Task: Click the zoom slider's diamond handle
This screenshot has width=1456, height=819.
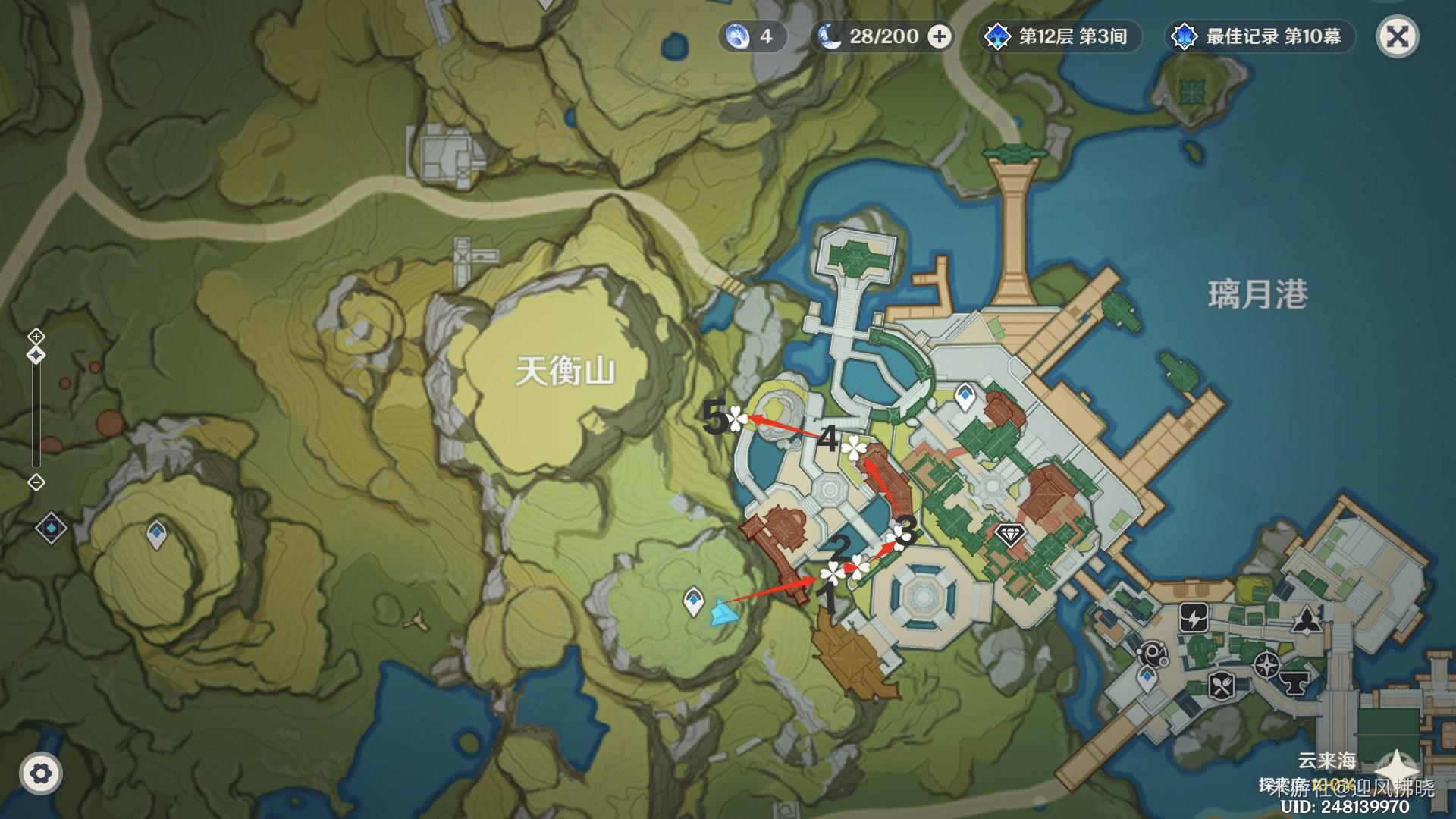Action: [x=36, y=355]
